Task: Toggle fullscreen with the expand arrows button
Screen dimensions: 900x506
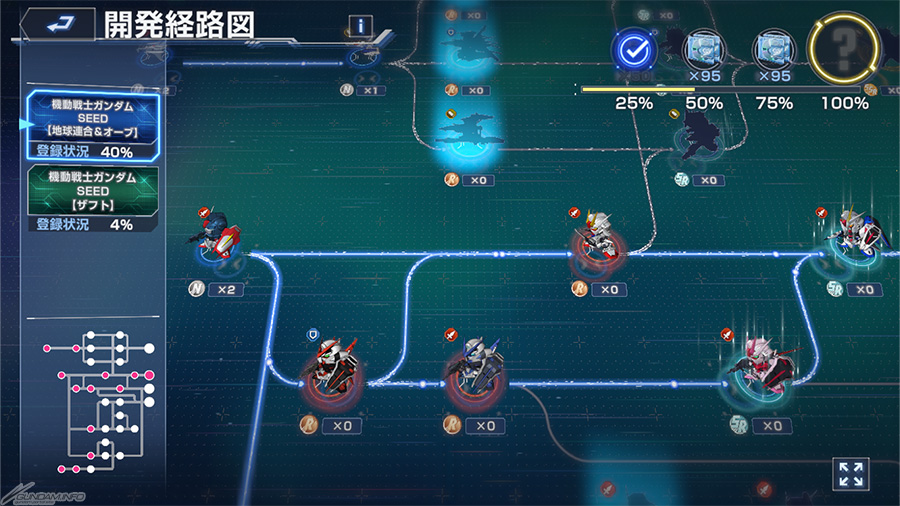Action: (x=850, y=474)
